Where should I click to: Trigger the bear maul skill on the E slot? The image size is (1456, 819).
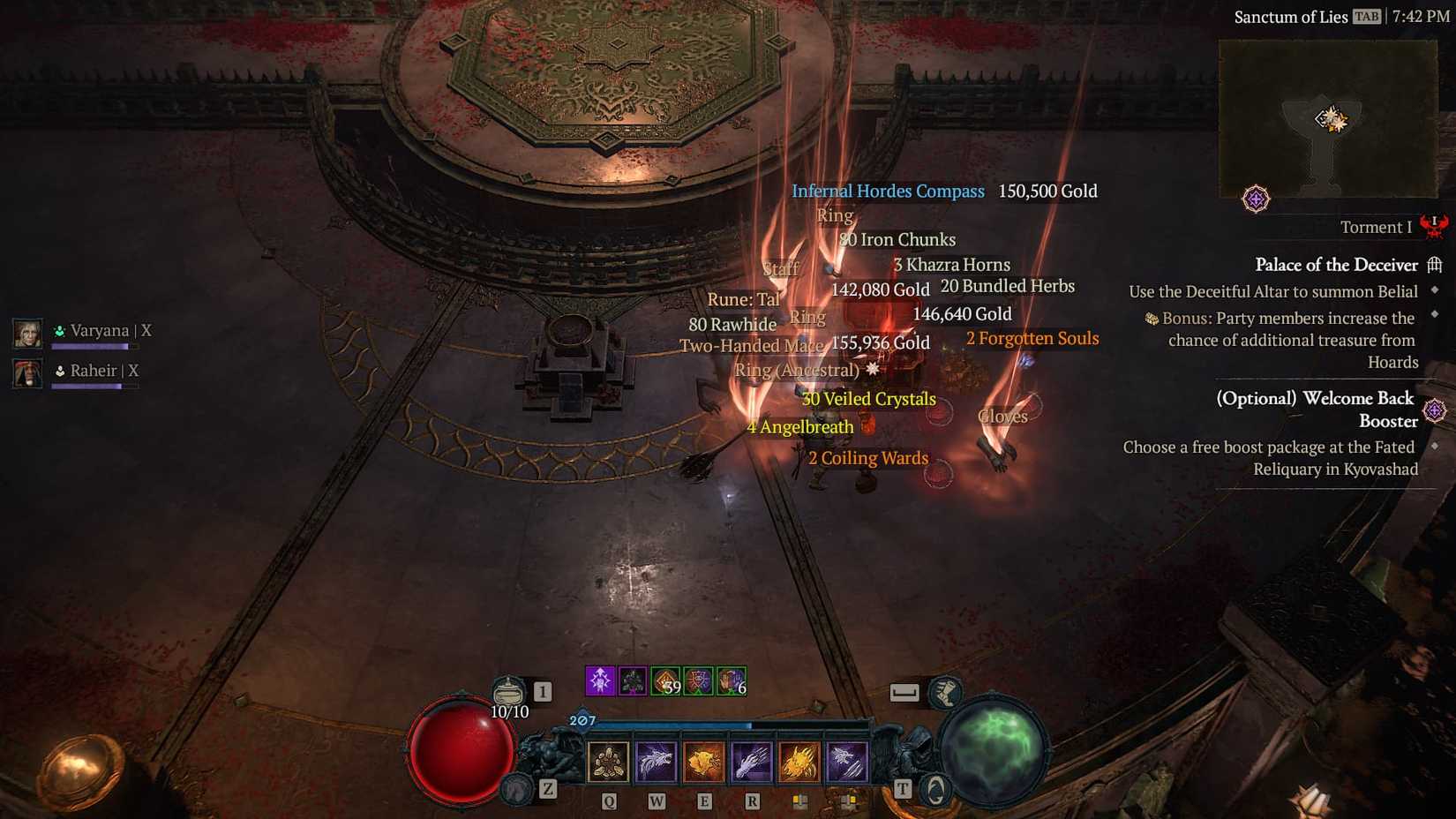click(705, 761)
